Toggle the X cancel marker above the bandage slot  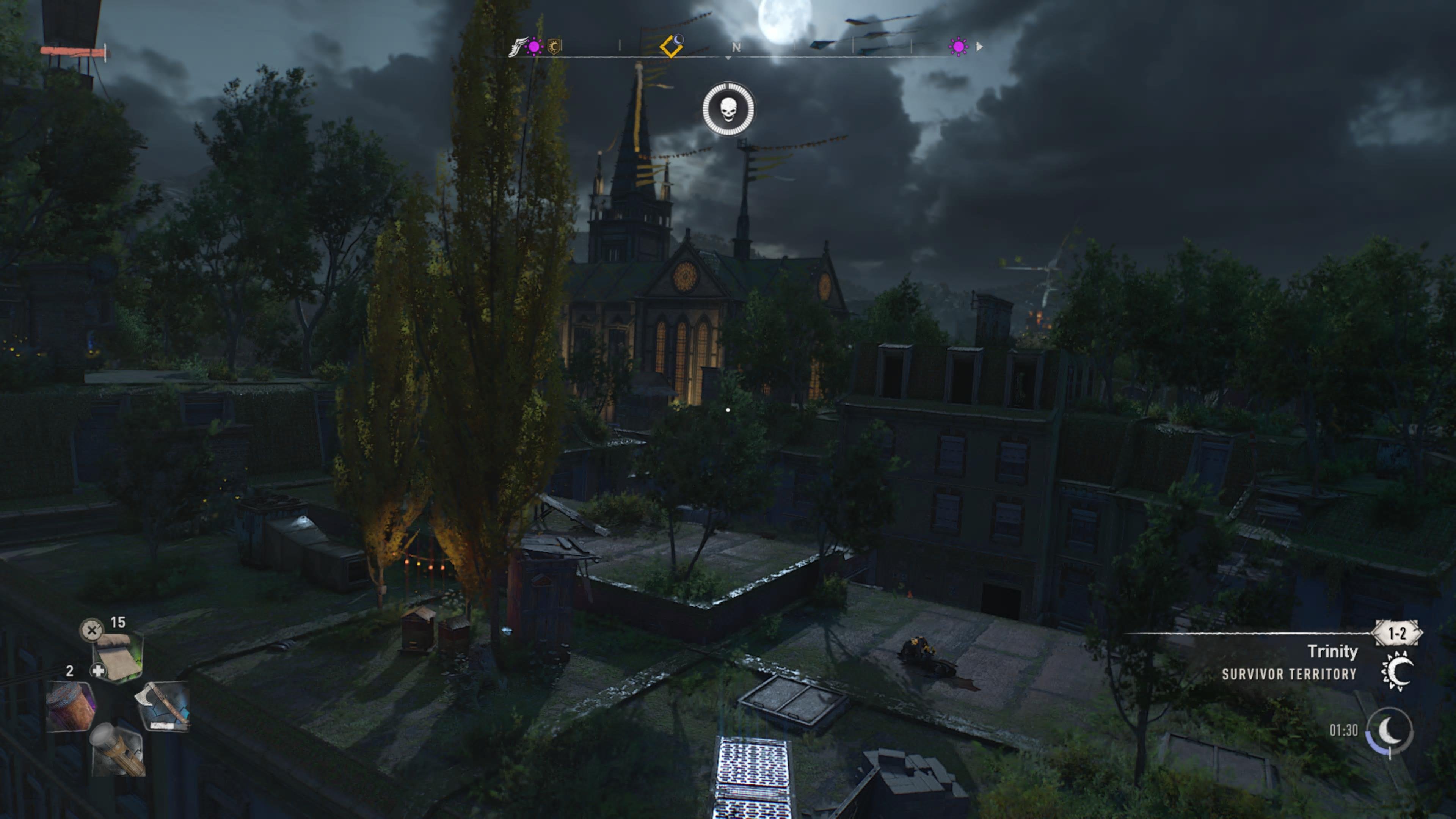91,631
